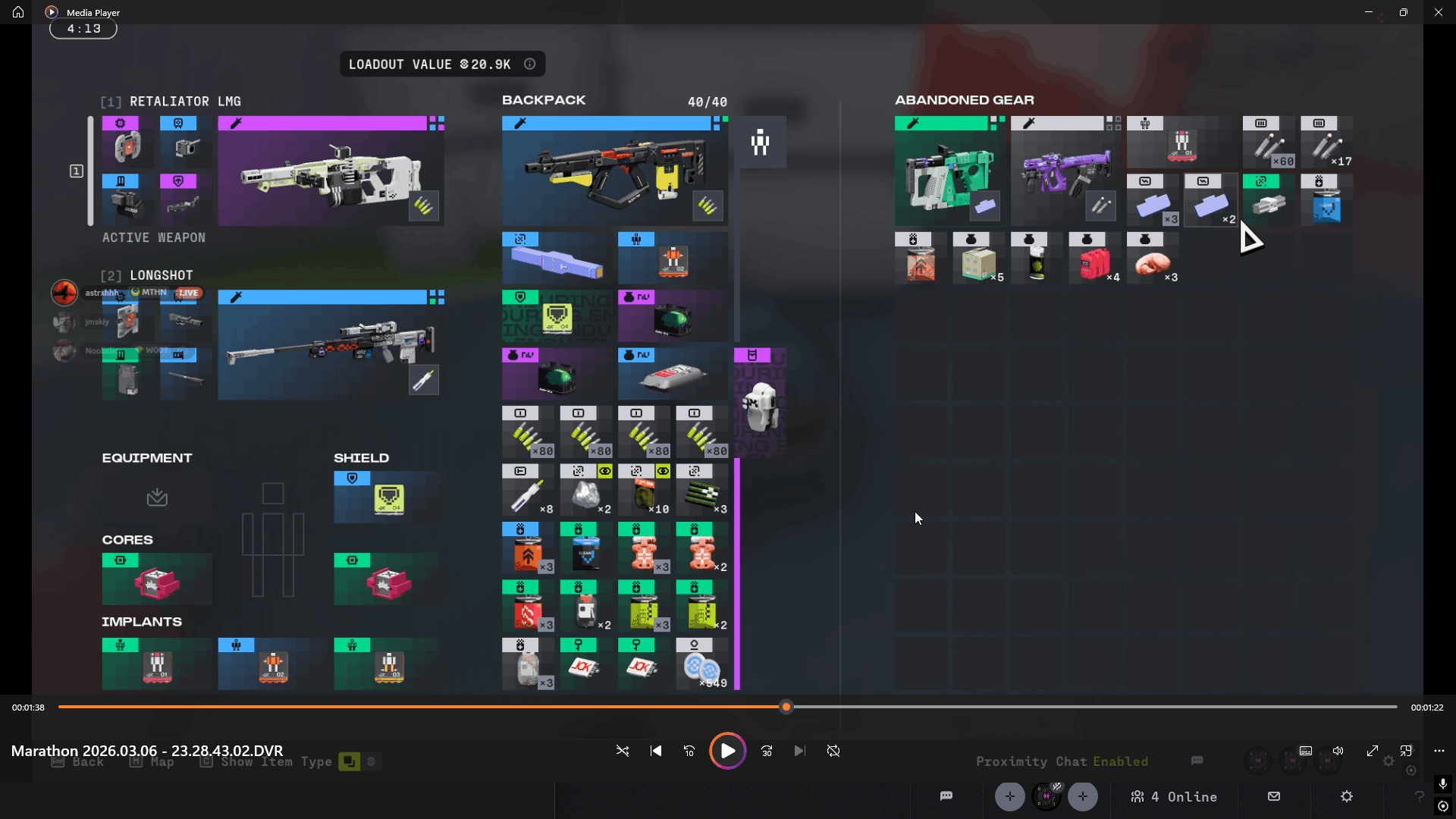Take the pink brain item stack
The image size is (1456, 819).
1152,259
